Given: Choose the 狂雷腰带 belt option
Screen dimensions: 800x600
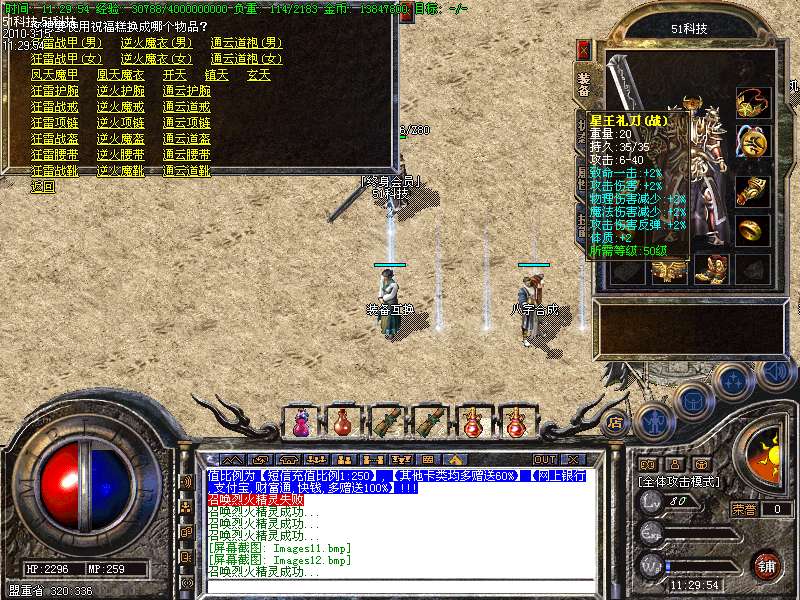Looking at the screenshot, I should tap(54, 154).
